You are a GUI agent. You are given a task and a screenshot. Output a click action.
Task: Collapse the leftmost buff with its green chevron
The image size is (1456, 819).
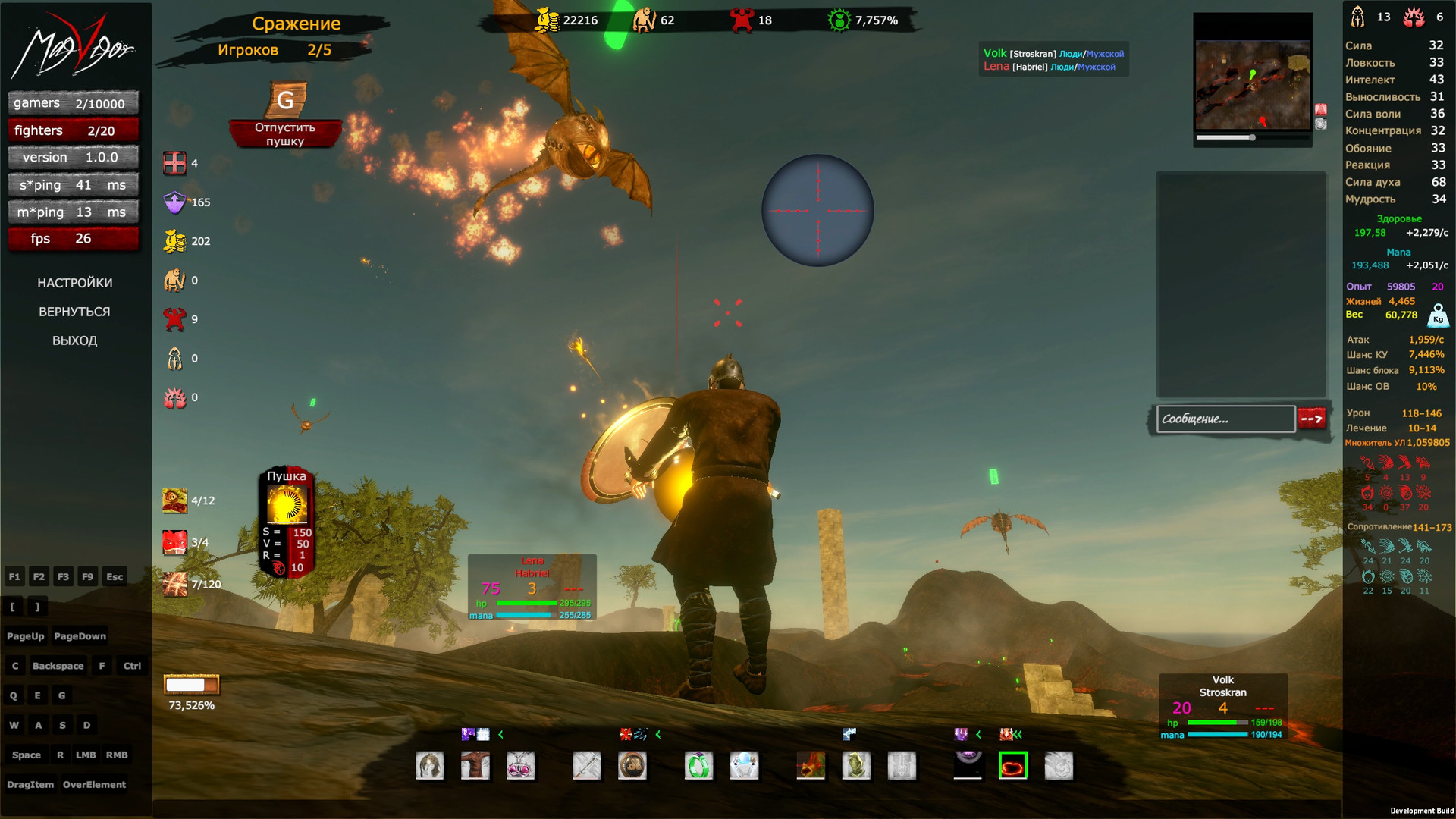[x=500, y=734]
